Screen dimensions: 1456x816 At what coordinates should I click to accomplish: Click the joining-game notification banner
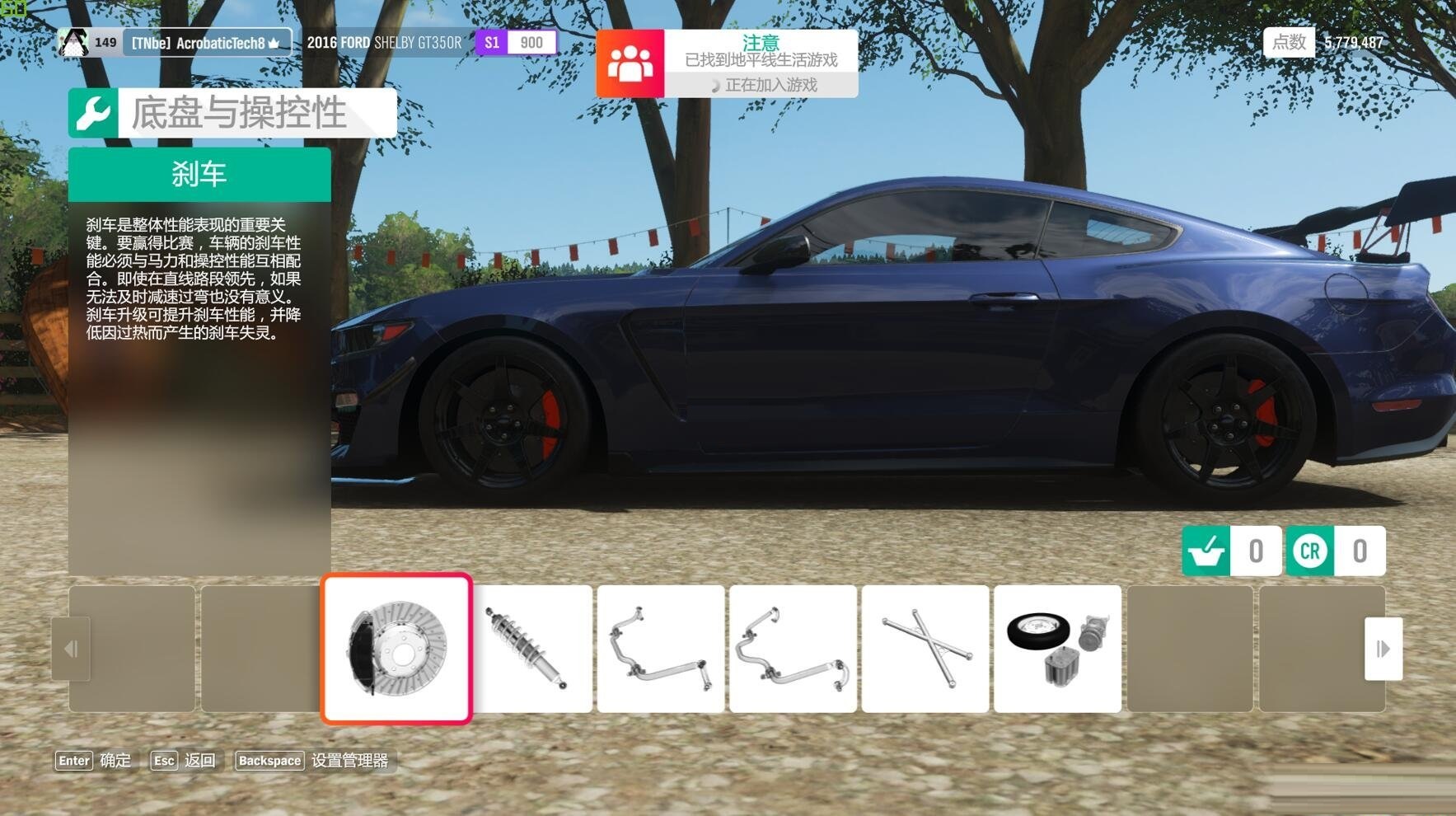coord(727,63)
